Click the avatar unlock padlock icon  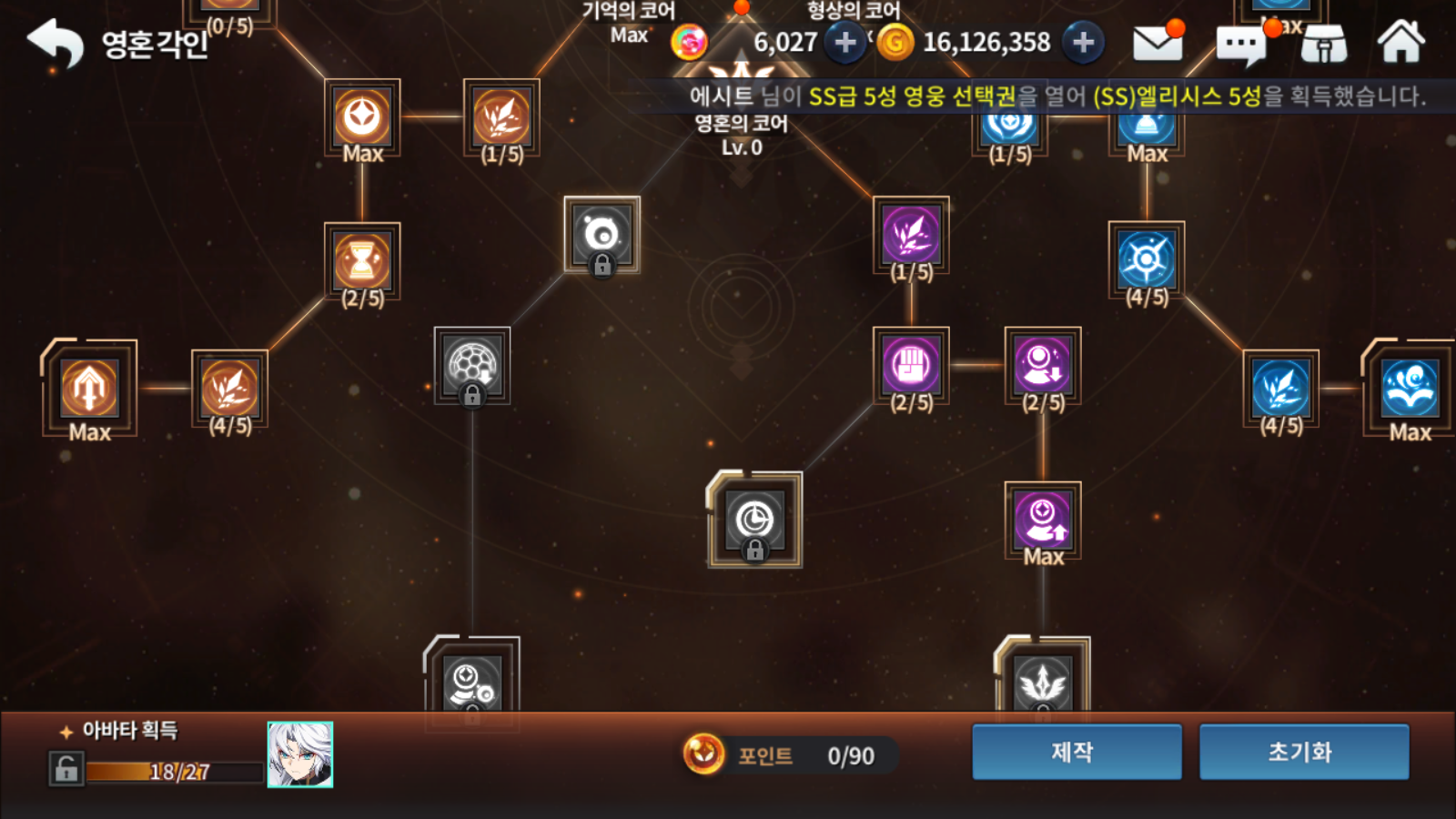pyautogui.click(x=66, y=770)
